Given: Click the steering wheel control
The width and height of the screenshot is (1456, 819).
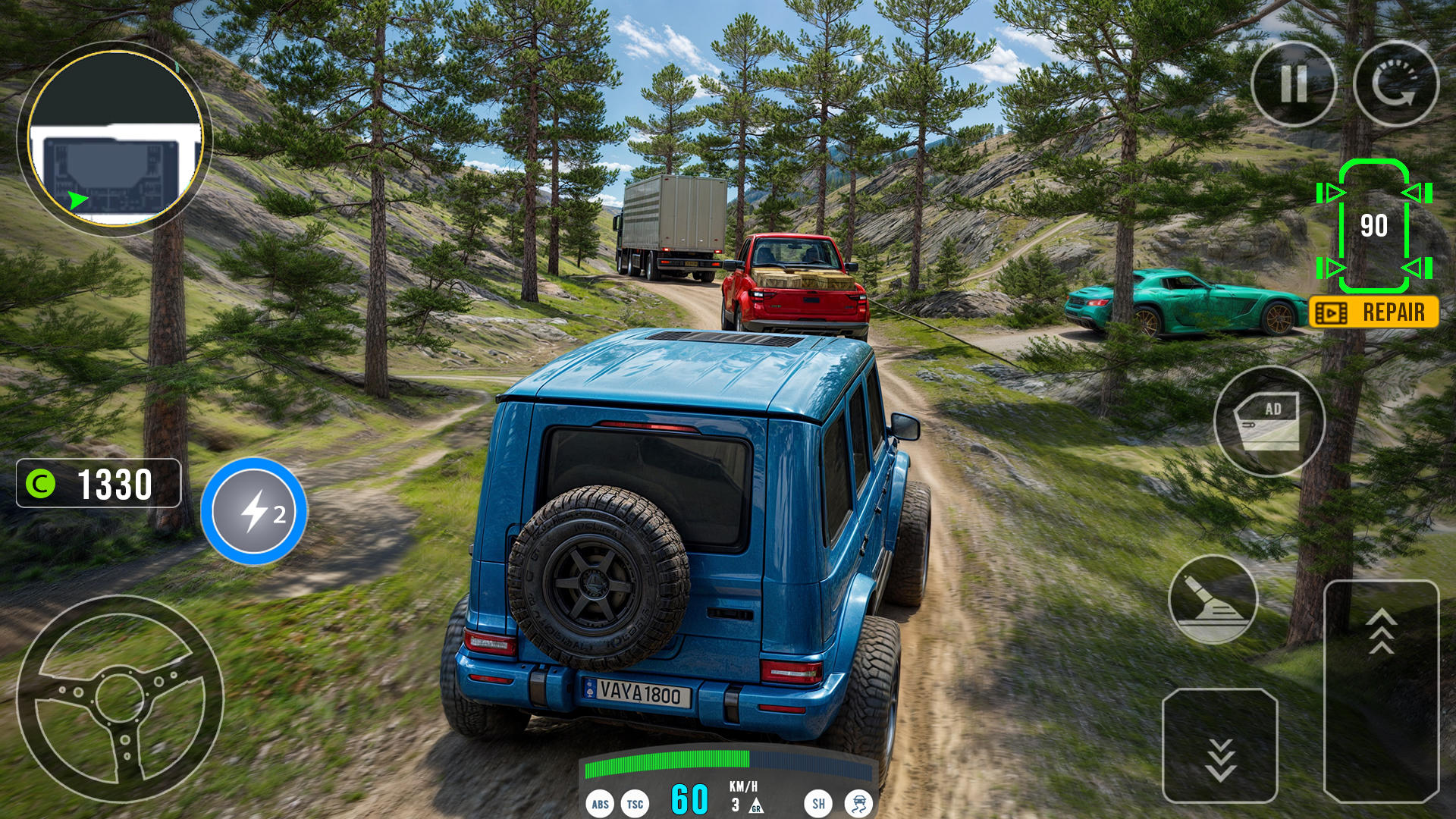Looking at the screenshot, I should click(x=120, y=698).
